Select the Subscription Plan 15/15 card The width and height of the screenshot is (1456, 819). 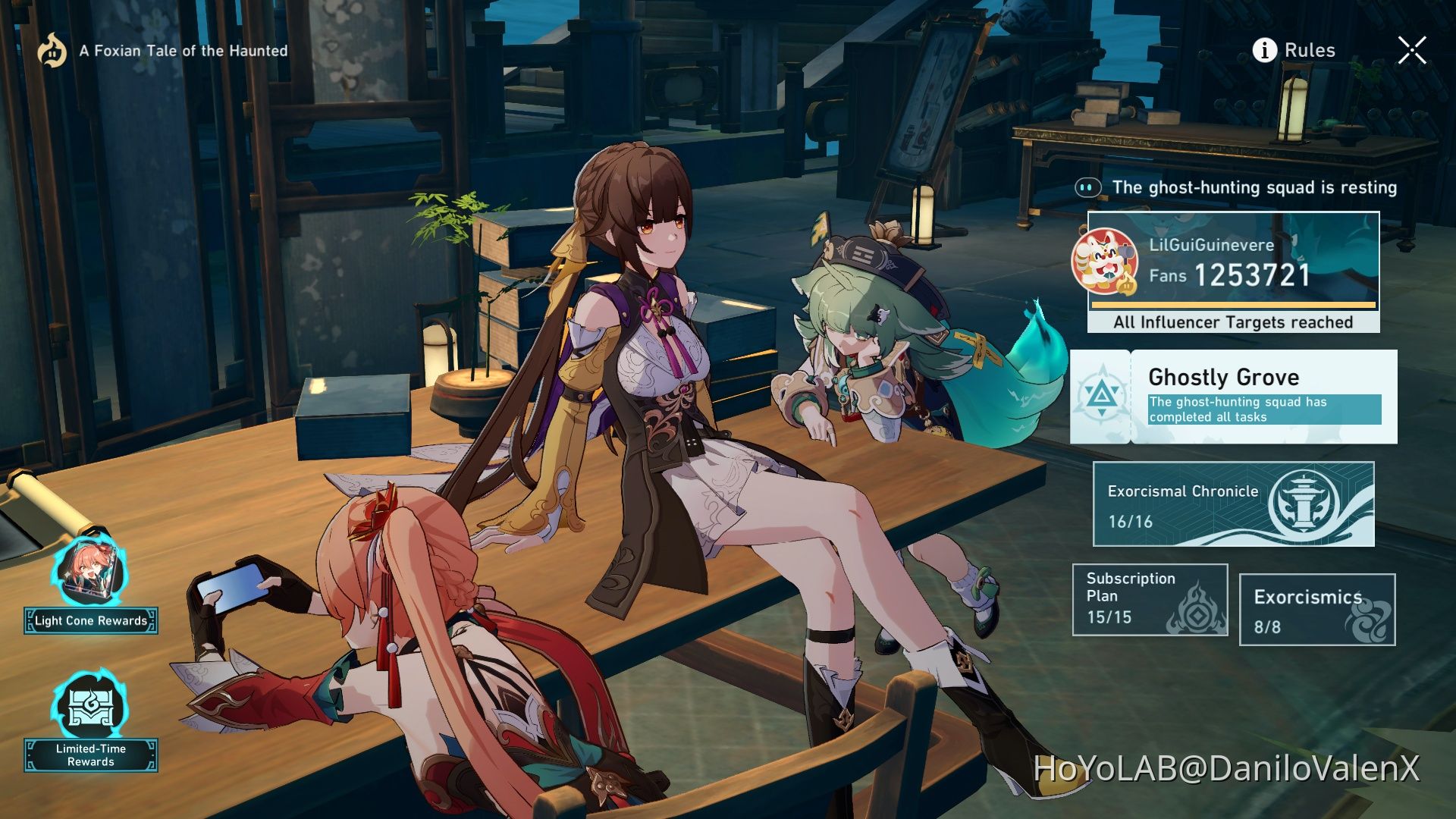[1150, 599]
